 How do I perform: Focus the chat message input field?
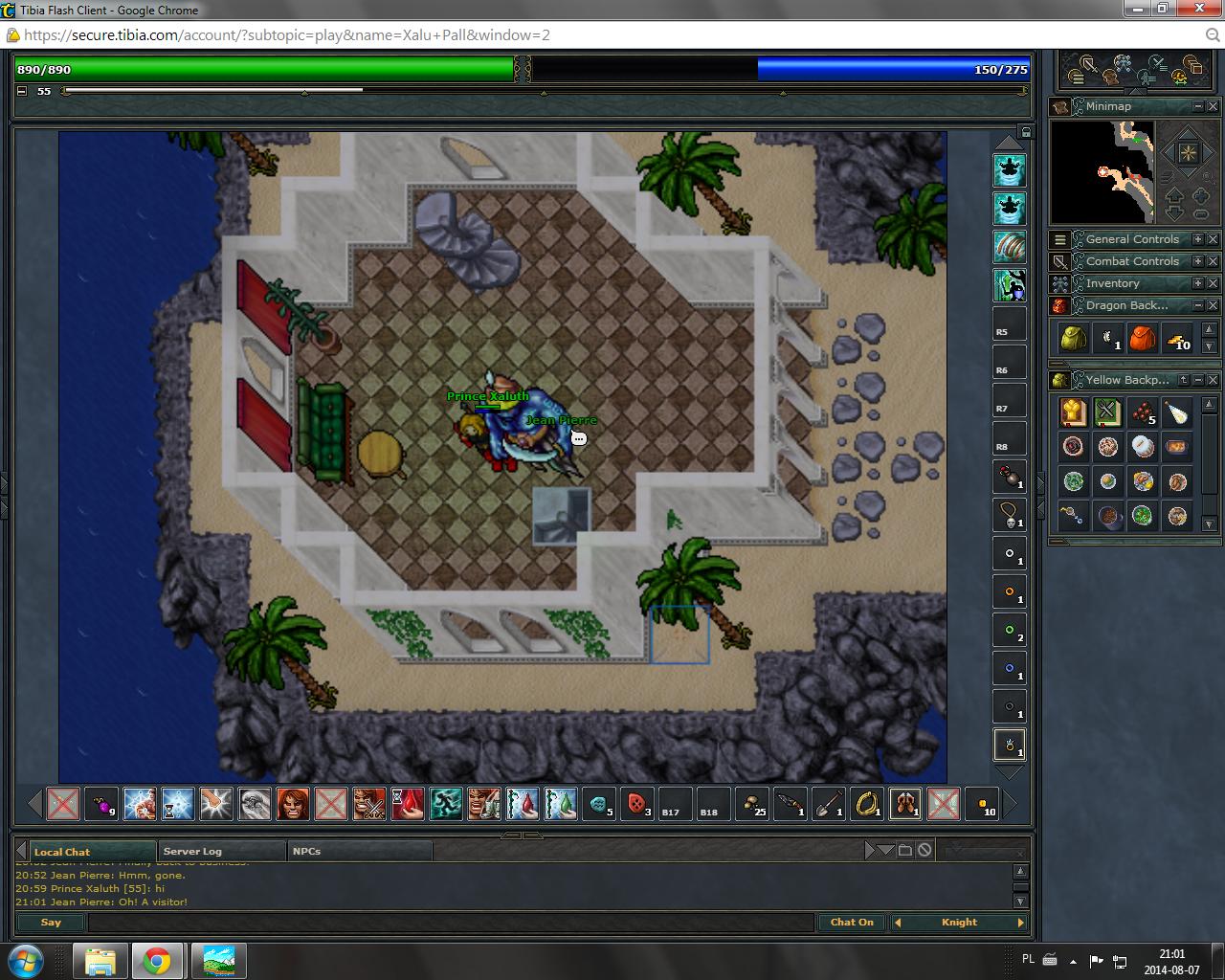pyautogui.click(x=450, y=923)
